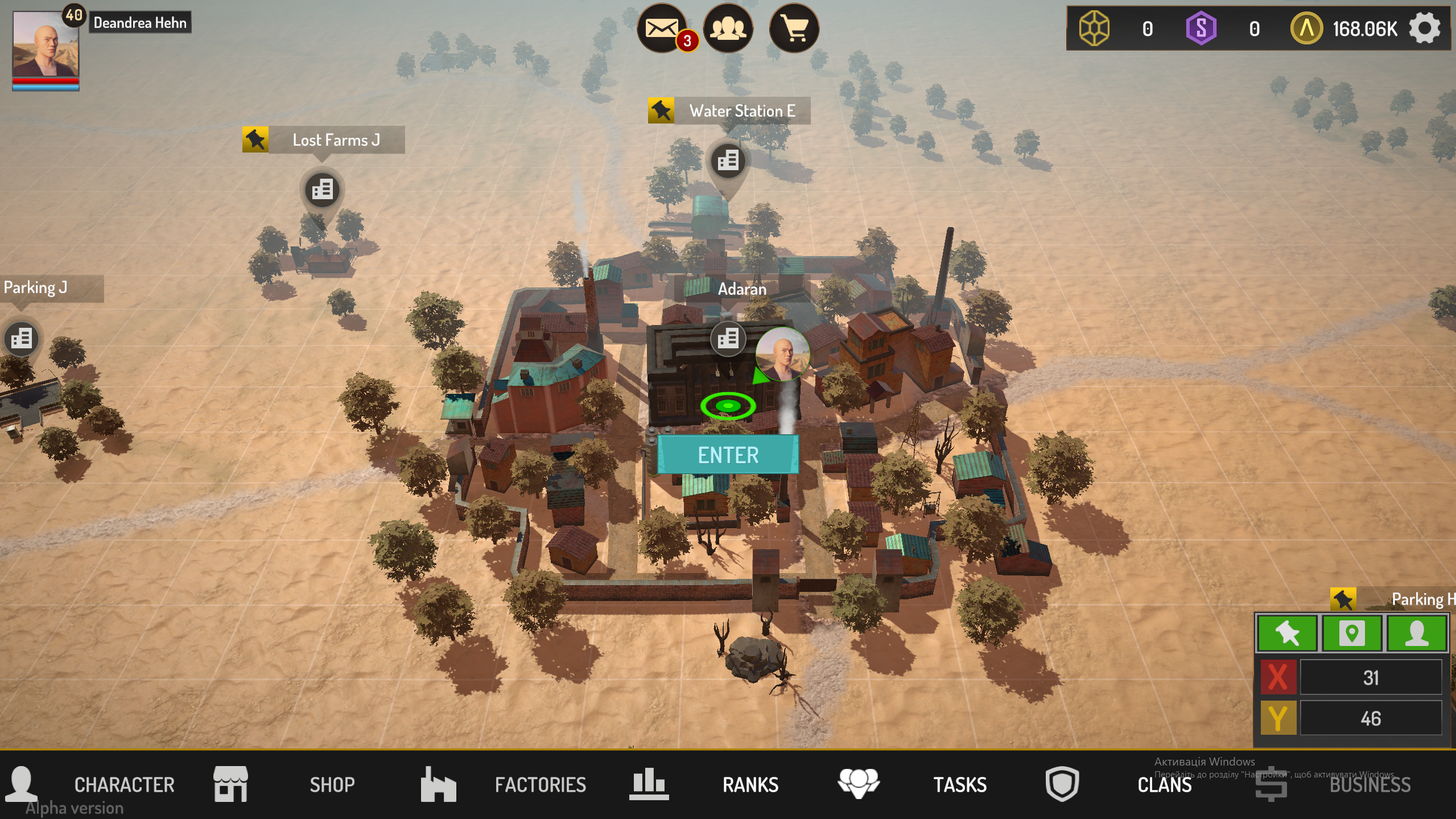The width and height of the screenshot is (1456, 819).
Task: Select the player avatar on the map
Action: tap(782, 354)
